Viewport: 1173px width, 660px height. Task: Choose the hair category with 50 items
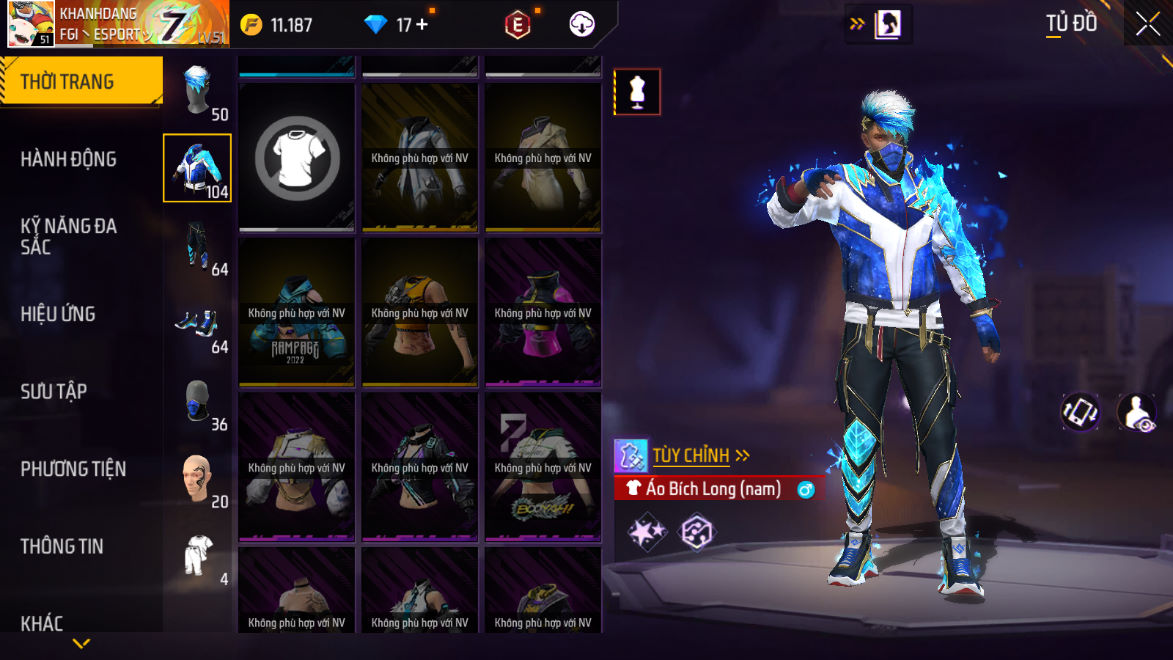pos(198,91)
